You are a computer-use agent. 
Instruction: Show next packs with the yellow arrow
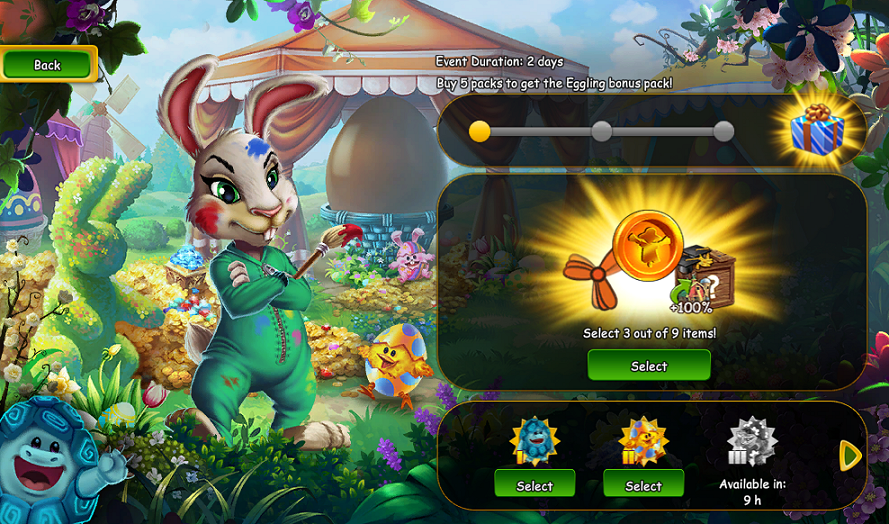[850, 456]
